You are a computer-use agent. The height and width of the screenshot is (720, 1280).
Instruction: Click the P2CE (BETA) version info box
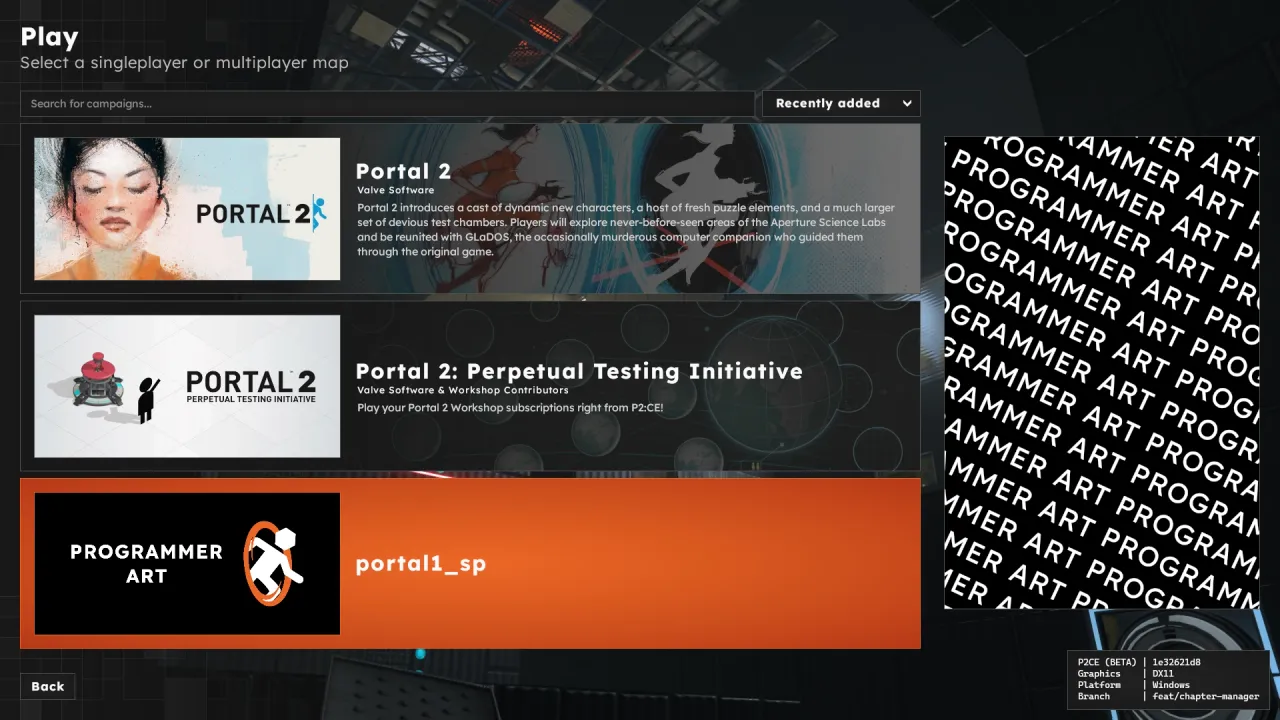click(x=1106, y=661)
